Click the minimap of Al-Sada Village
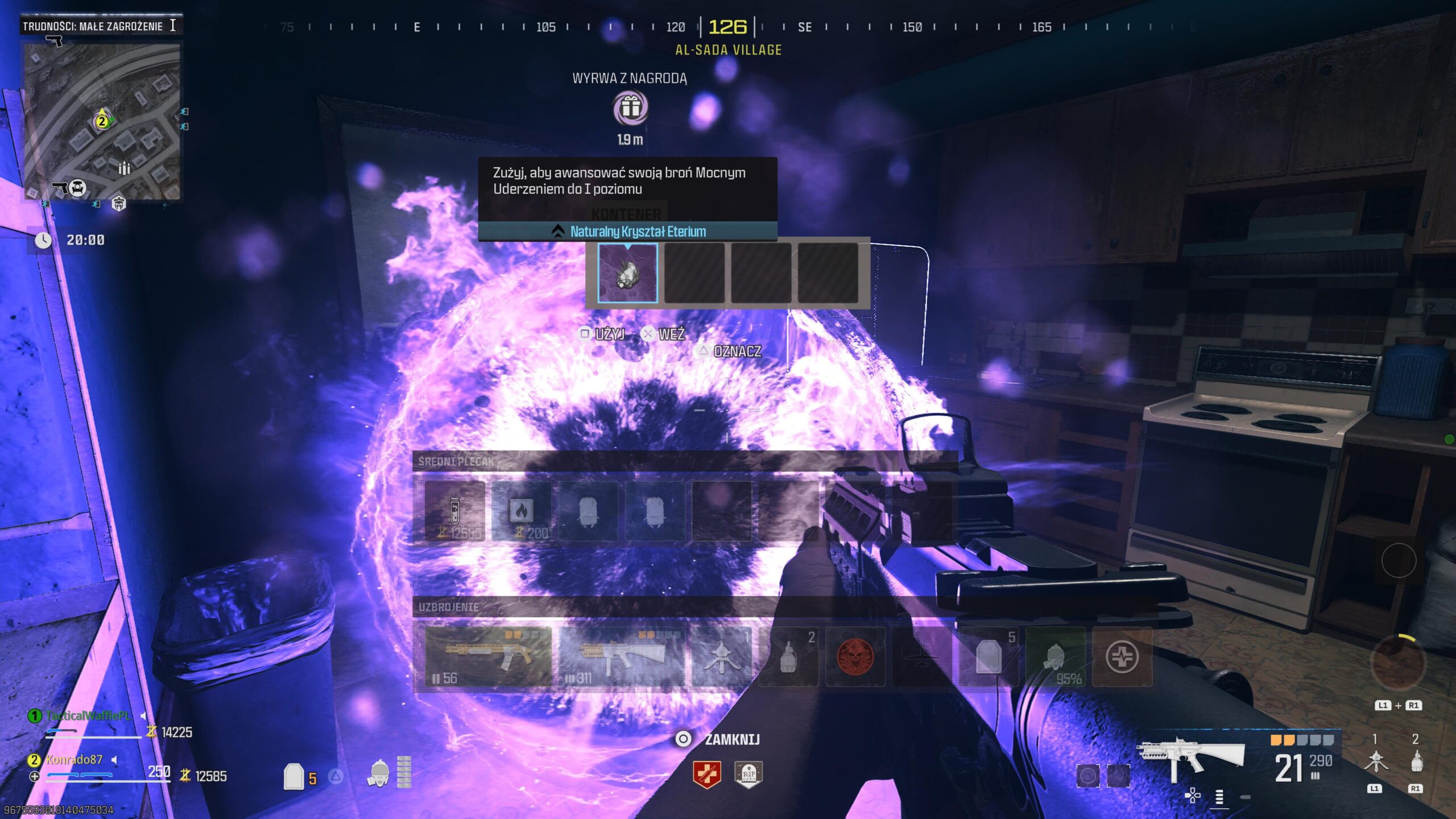1456x819 pixels. click(102, 121)
